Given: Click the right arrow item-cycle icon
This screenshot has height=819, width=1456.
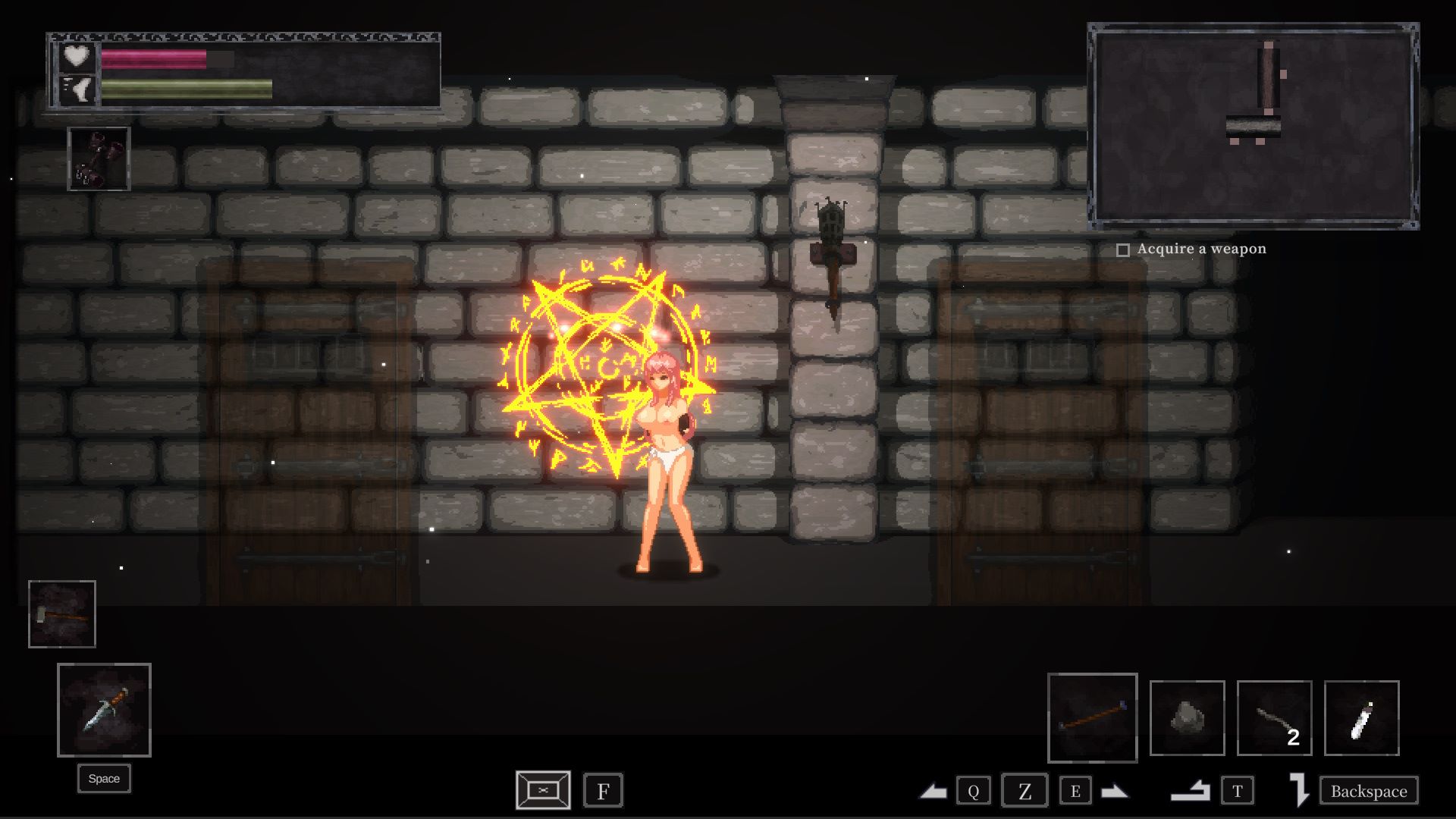Looking at the screenshot, I should pos(1114,792).
